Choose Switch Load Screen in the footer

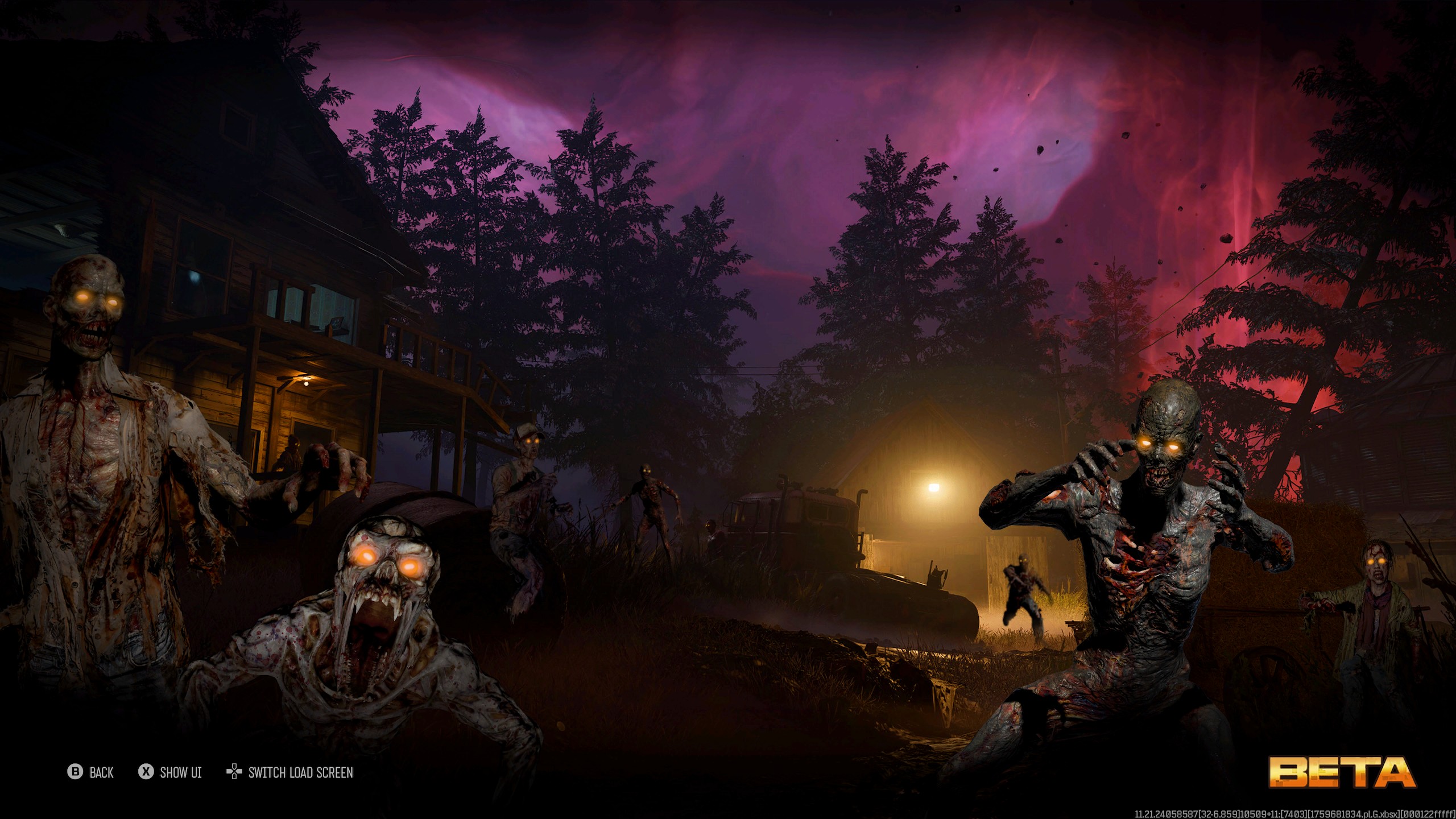[x=300, y=772]
